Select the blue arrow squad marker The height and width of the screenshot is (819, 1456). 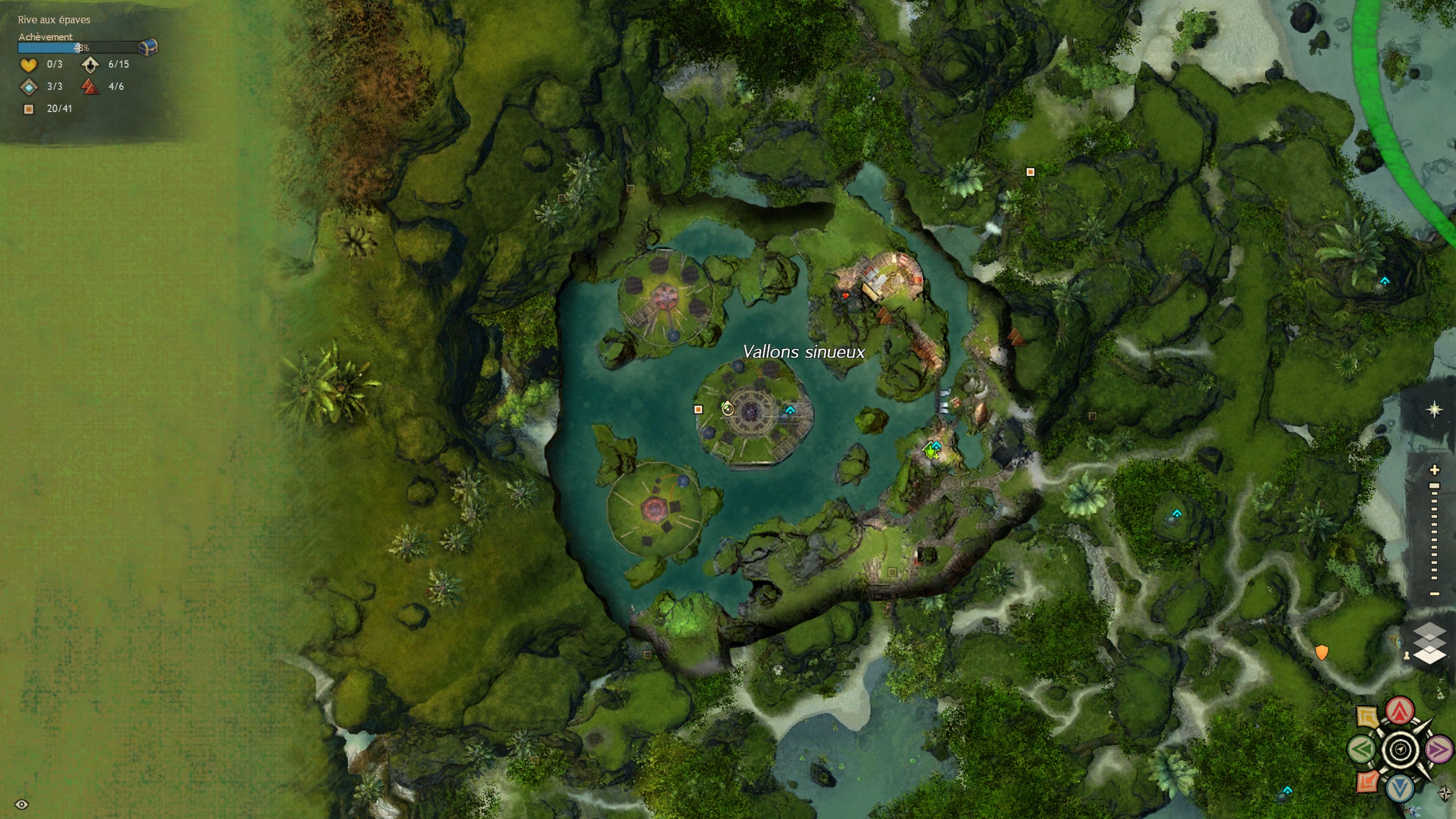coord(1400,788)
